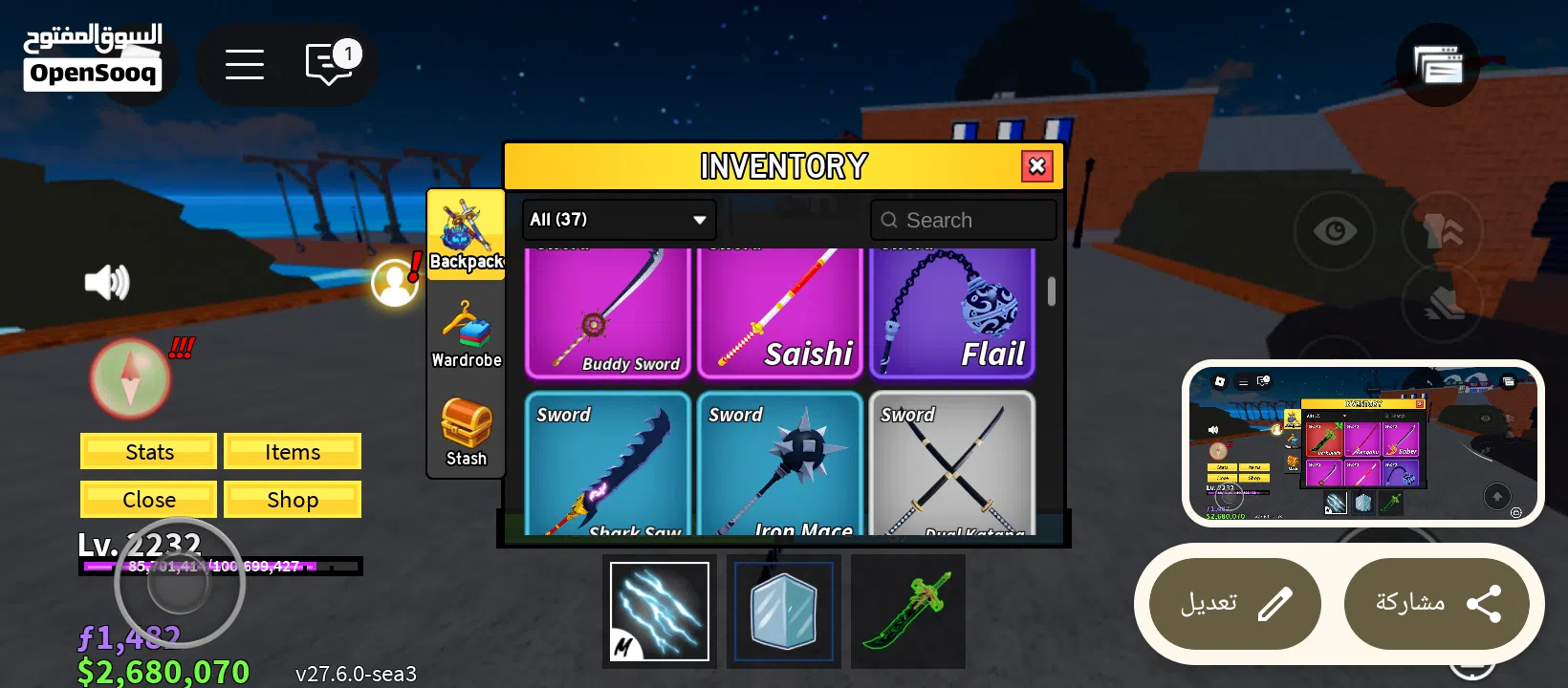Equip the lightning claw hotbar ability
Viewport: 1568px width, 688px height.
[660, 612]
